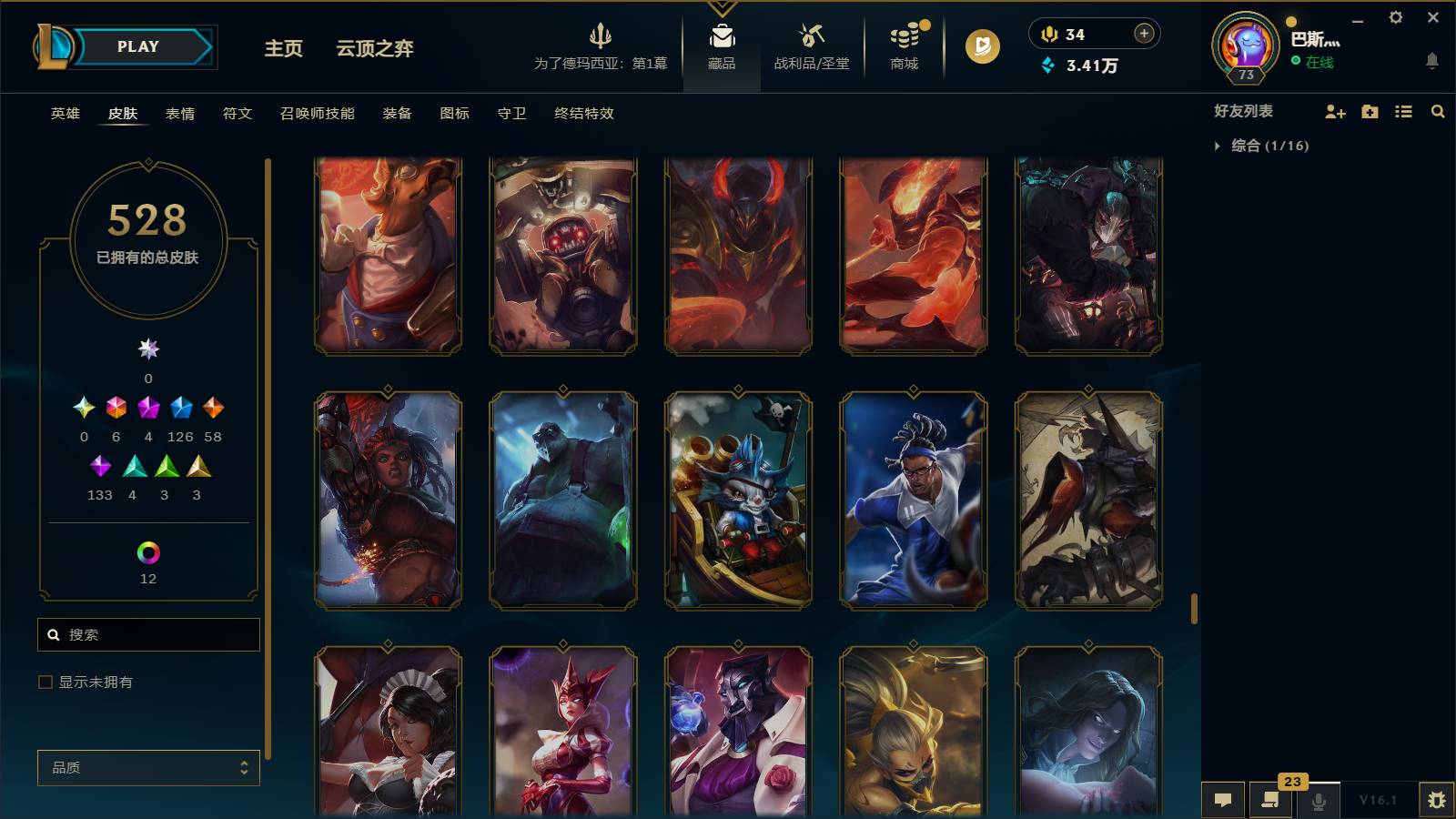This screenshot has width=1456, height=819.
Task: Enable the 显示未拥有 checkbox
Action: (43, 681)
